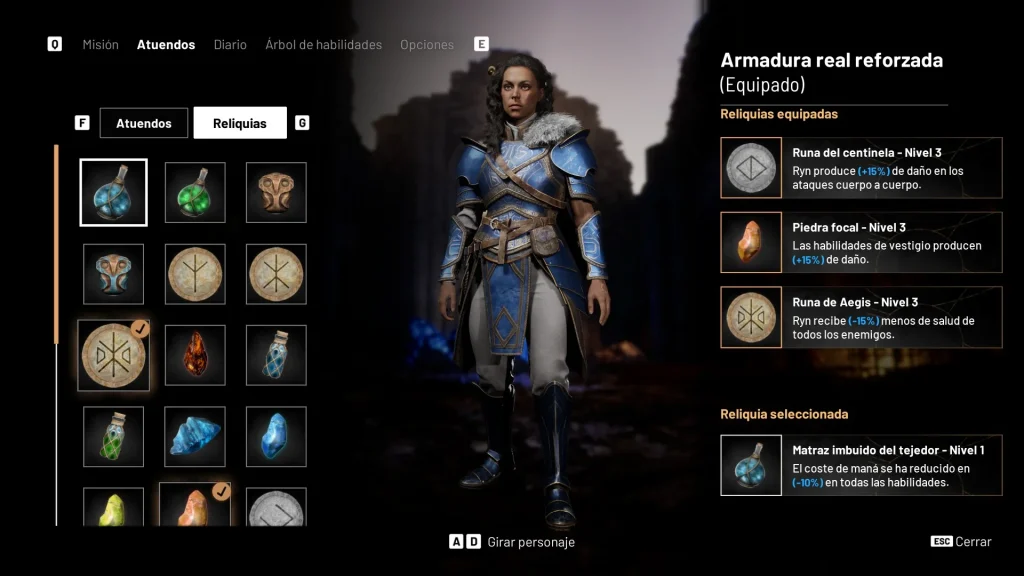Pick the blue-painted owl totem relic
This screenshot has width=1024, height=576.
[114, 274]
